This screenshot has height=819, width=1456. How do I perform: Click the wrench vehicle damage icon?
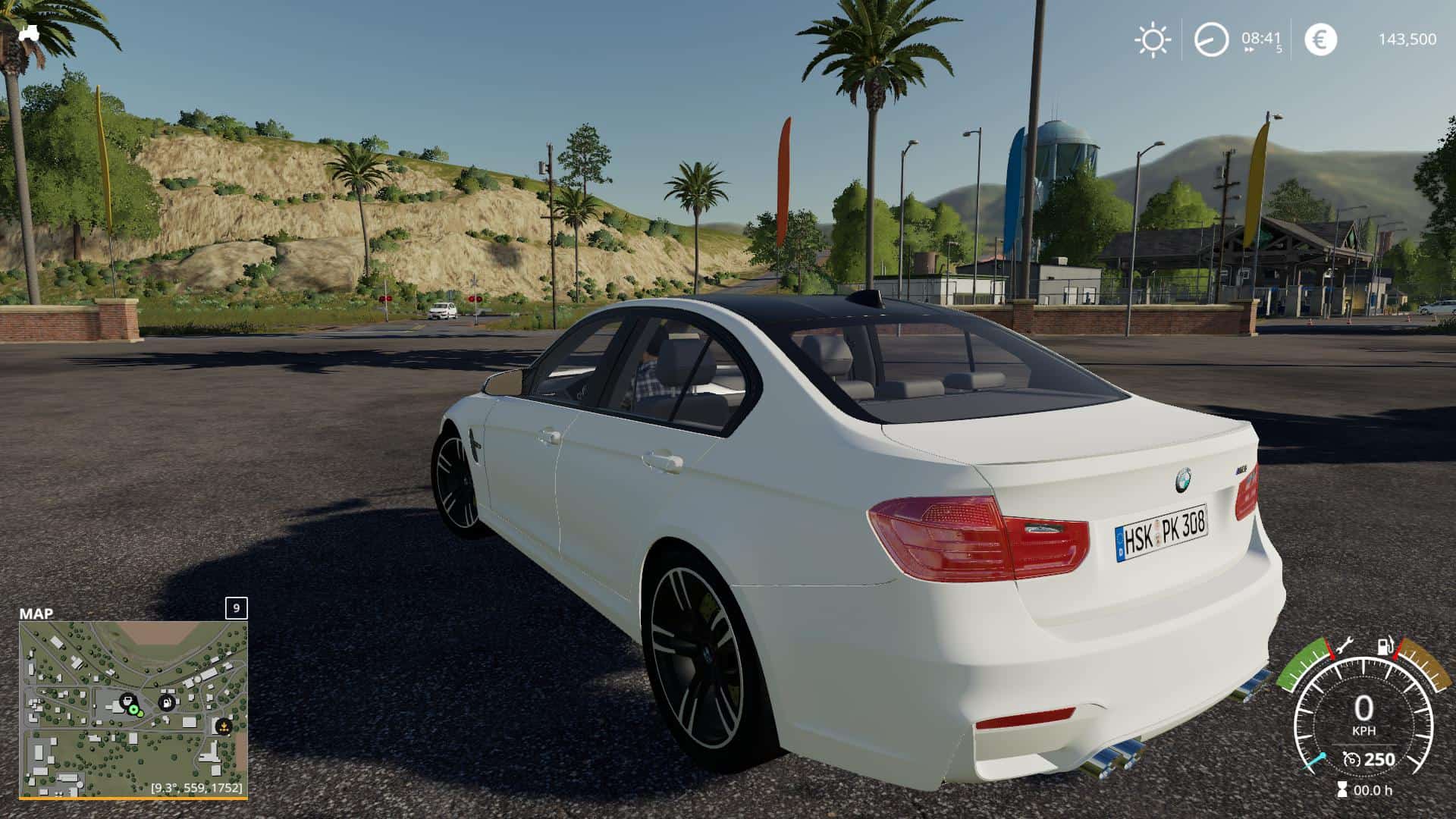coord(1345,646)
